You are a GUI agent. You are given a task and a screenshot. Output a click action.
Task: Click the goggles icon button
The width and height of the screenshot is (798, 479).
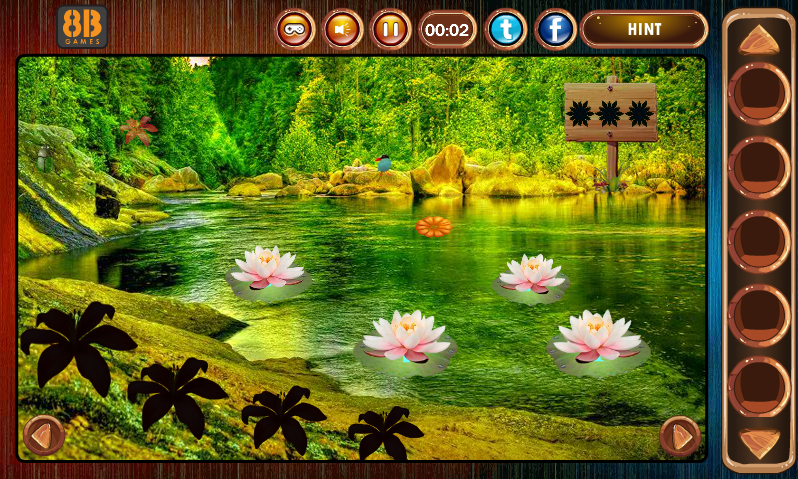tap(295, 29)
